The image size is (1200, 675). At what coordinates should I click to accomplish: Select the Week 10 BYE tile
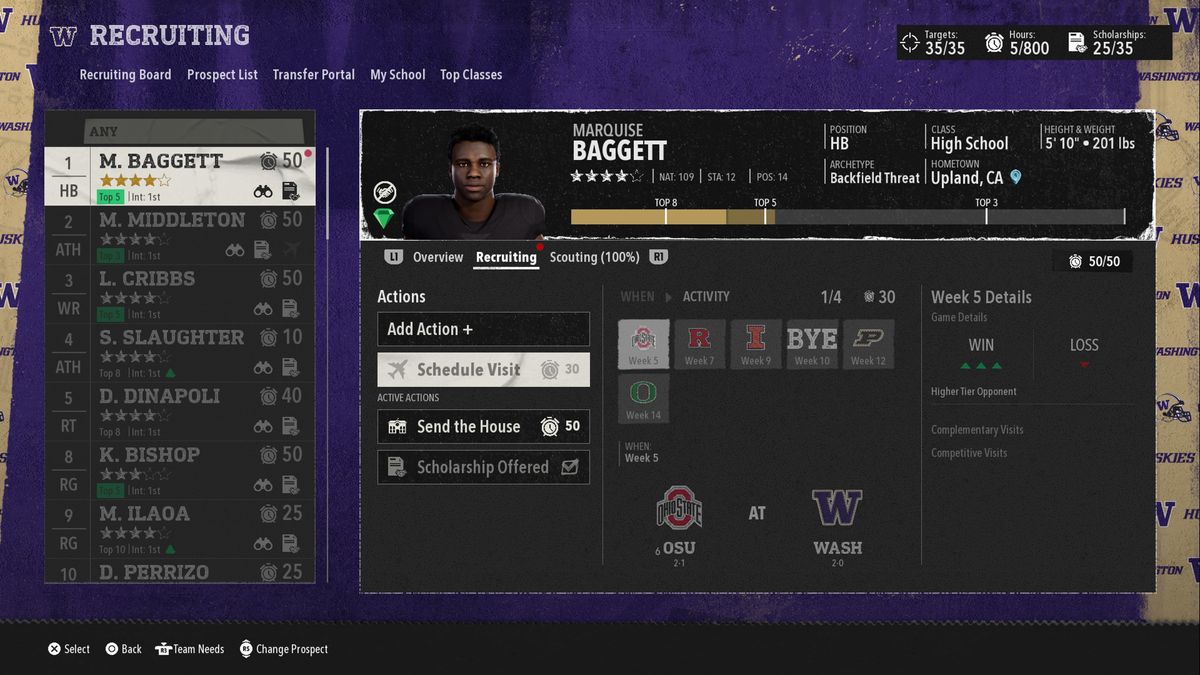[812, 344]
